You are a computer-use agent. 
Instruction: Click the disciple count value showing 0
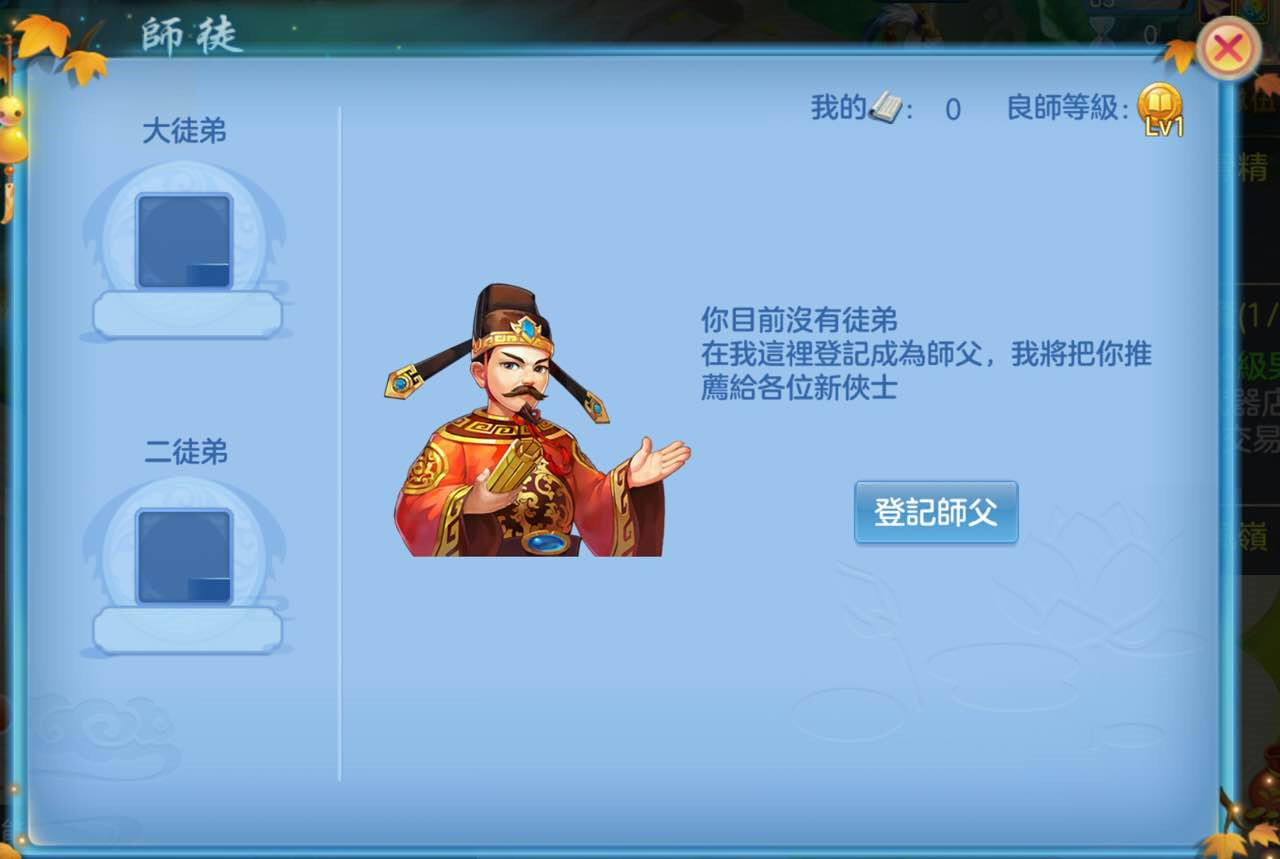coord(952,110)
